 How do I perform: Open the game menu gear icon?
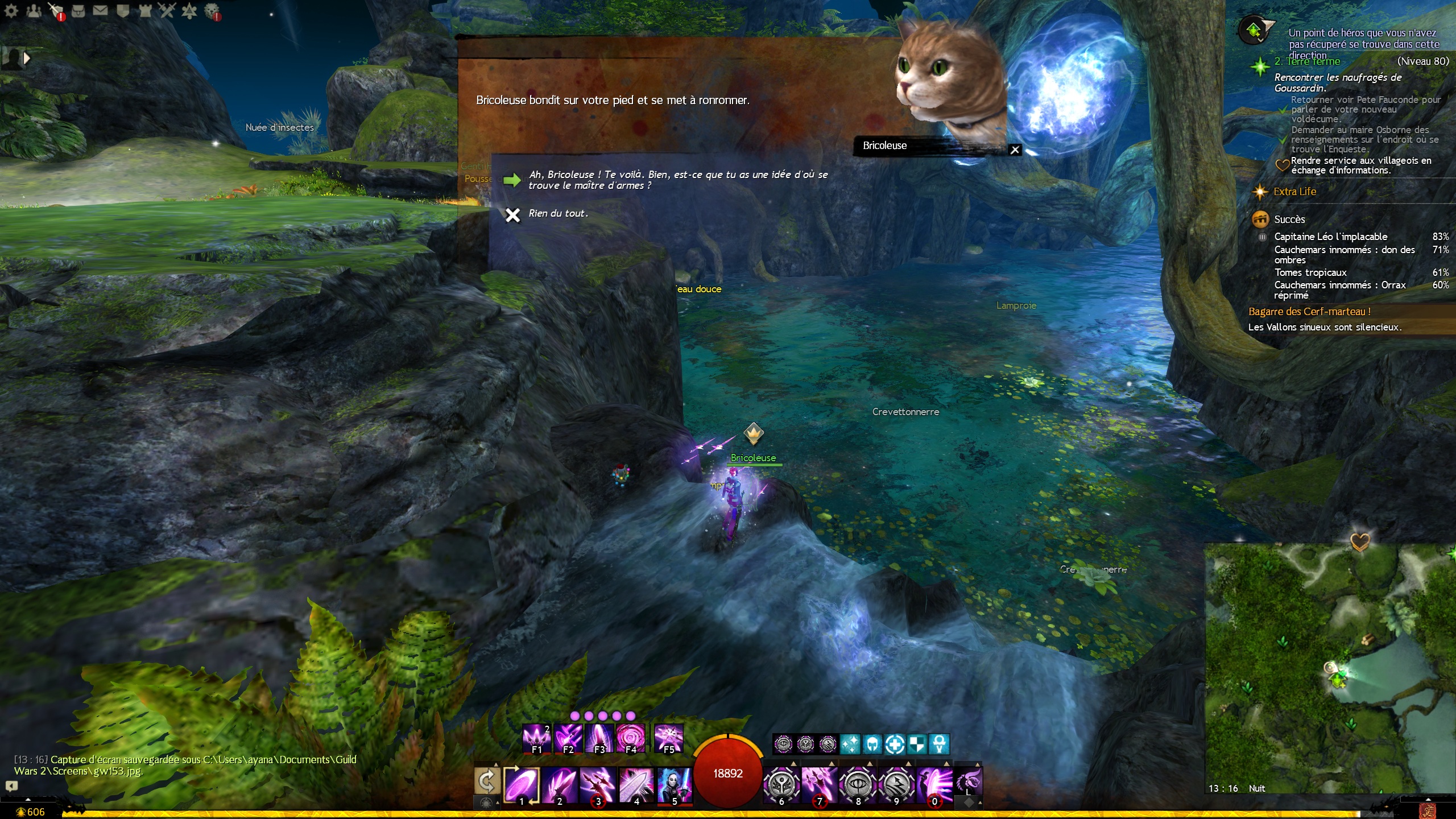coord(11,10)
